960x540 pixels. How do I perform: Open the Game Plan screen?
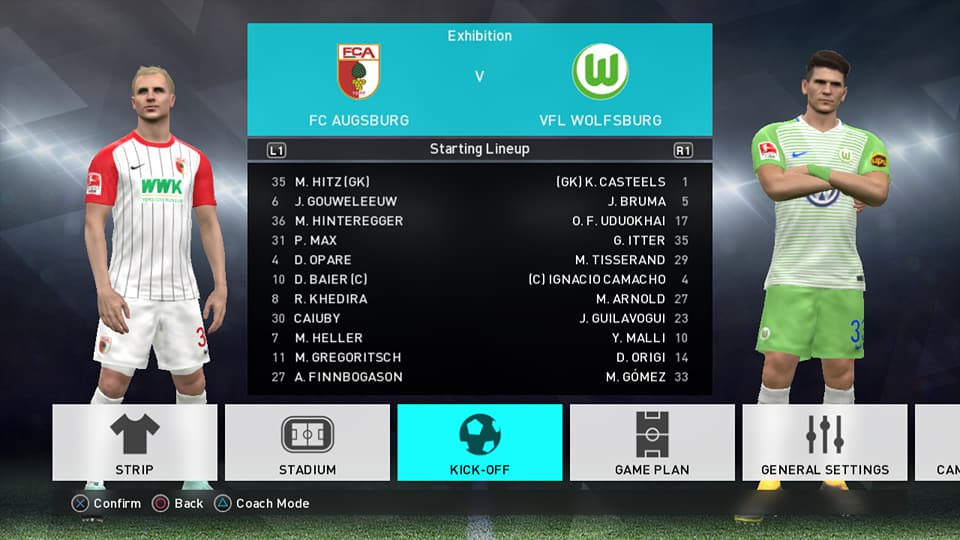(x=652, y=442)
